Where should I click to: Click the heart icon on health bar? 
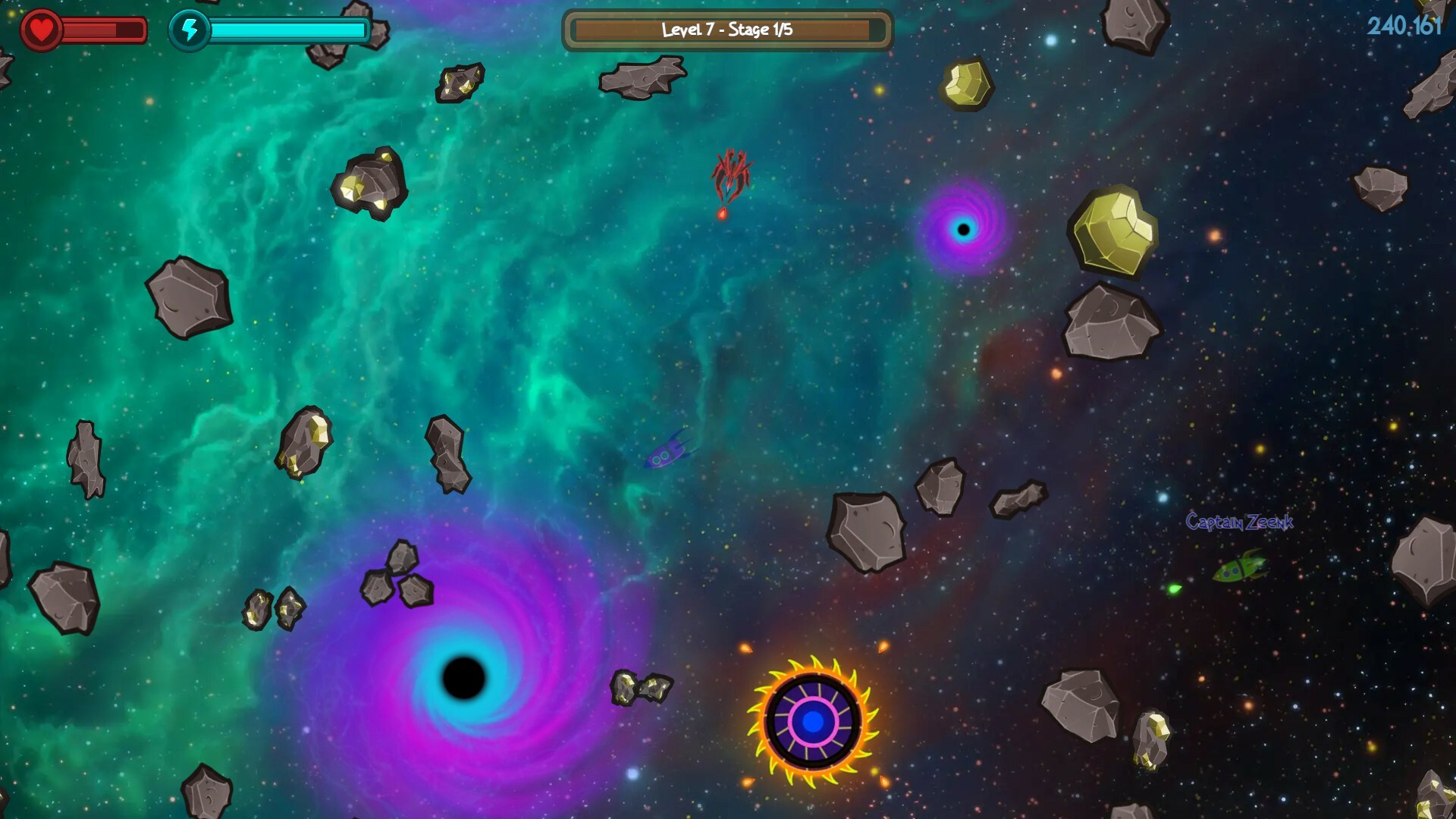point(42,29)
